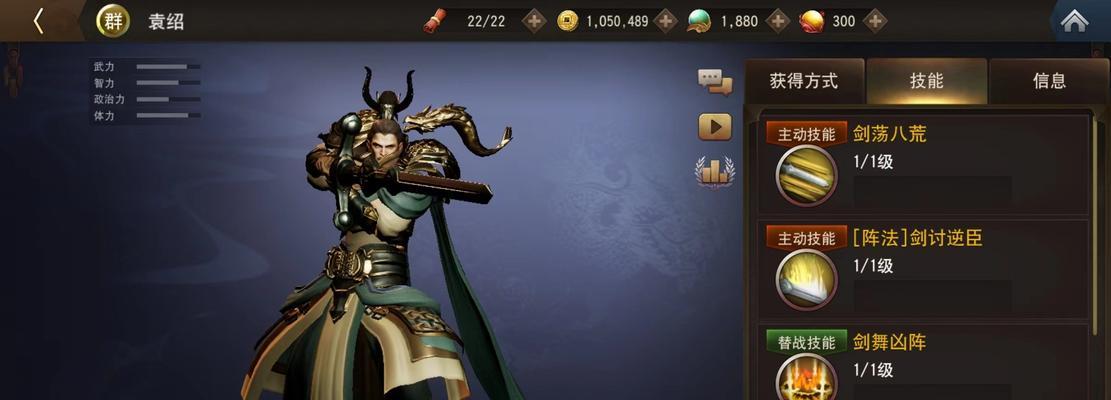The height and width of the screenshot is (400, 1111).
Task: Select the 剑荡八荒 skill icon
Action: [x=806, y=175]
